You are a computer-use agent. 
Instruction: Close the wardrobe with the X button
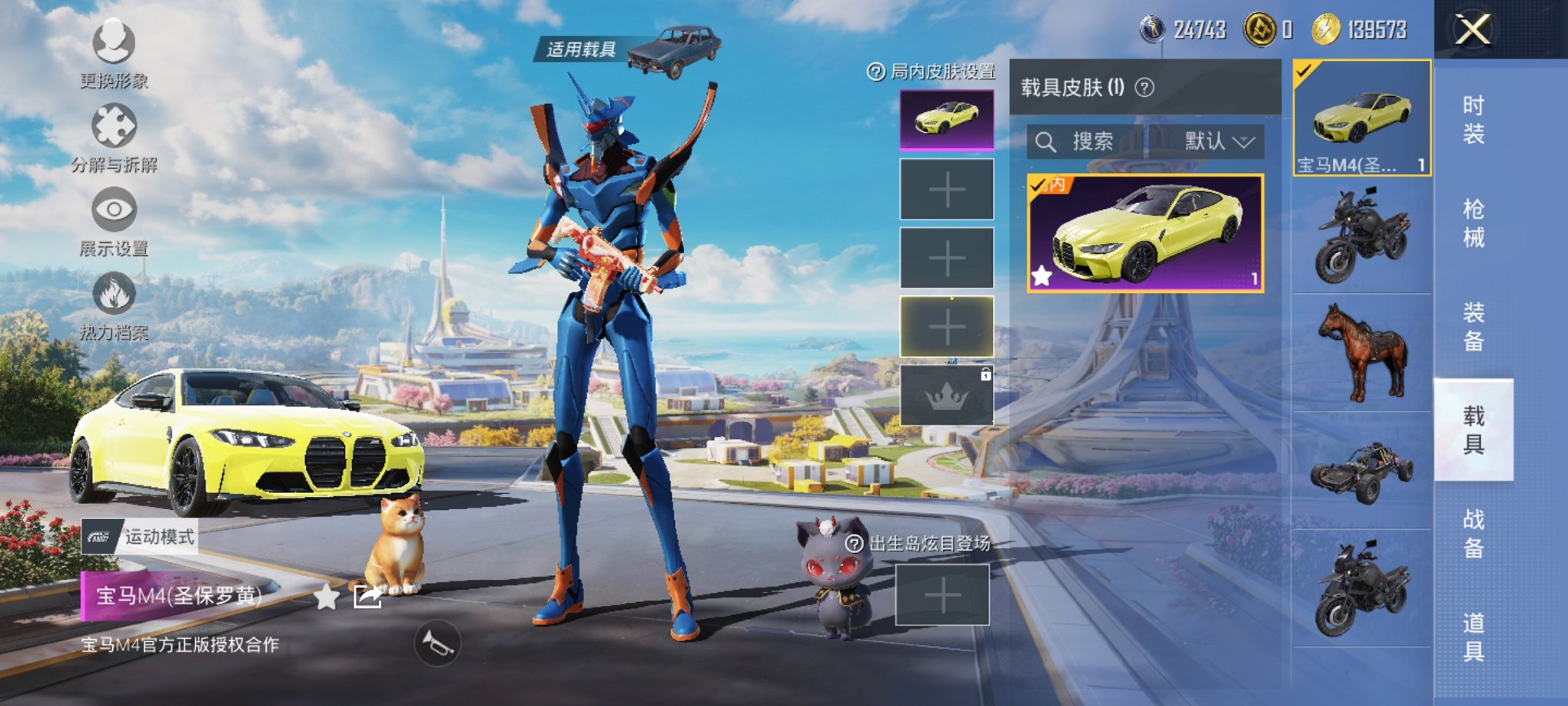pyautogui.click(x=1473, y=30)
